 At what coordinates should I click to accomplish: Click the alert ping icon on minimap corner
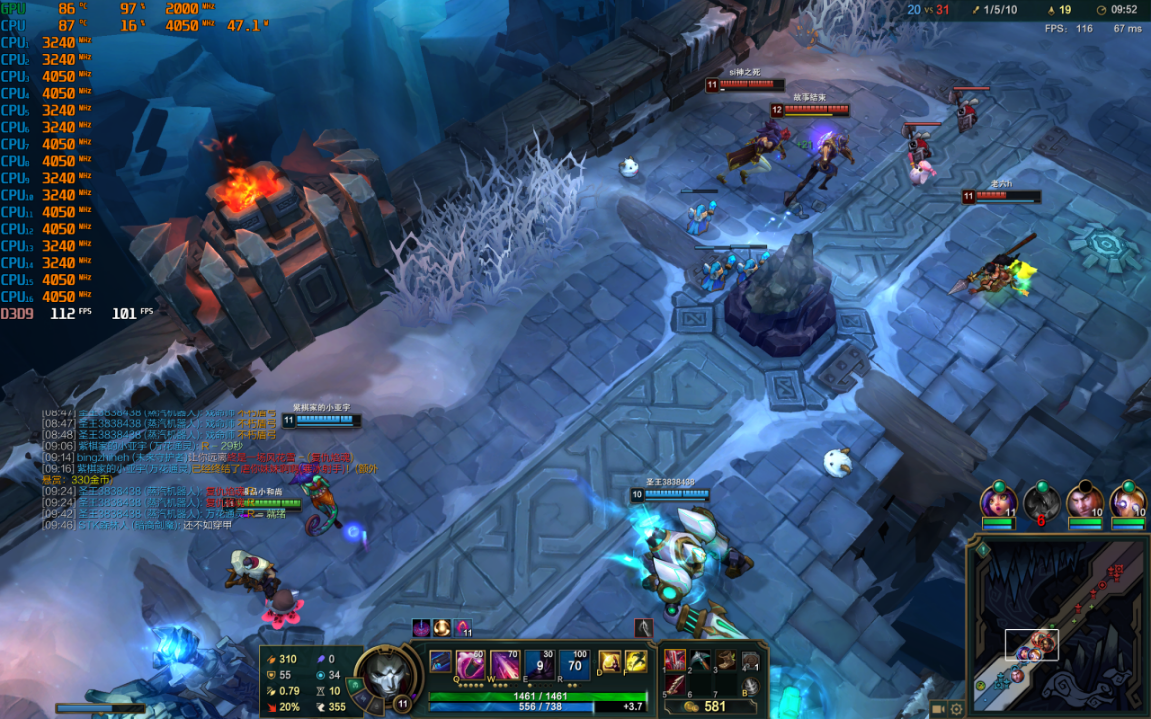pyautogui.click(x=983, y=549)
